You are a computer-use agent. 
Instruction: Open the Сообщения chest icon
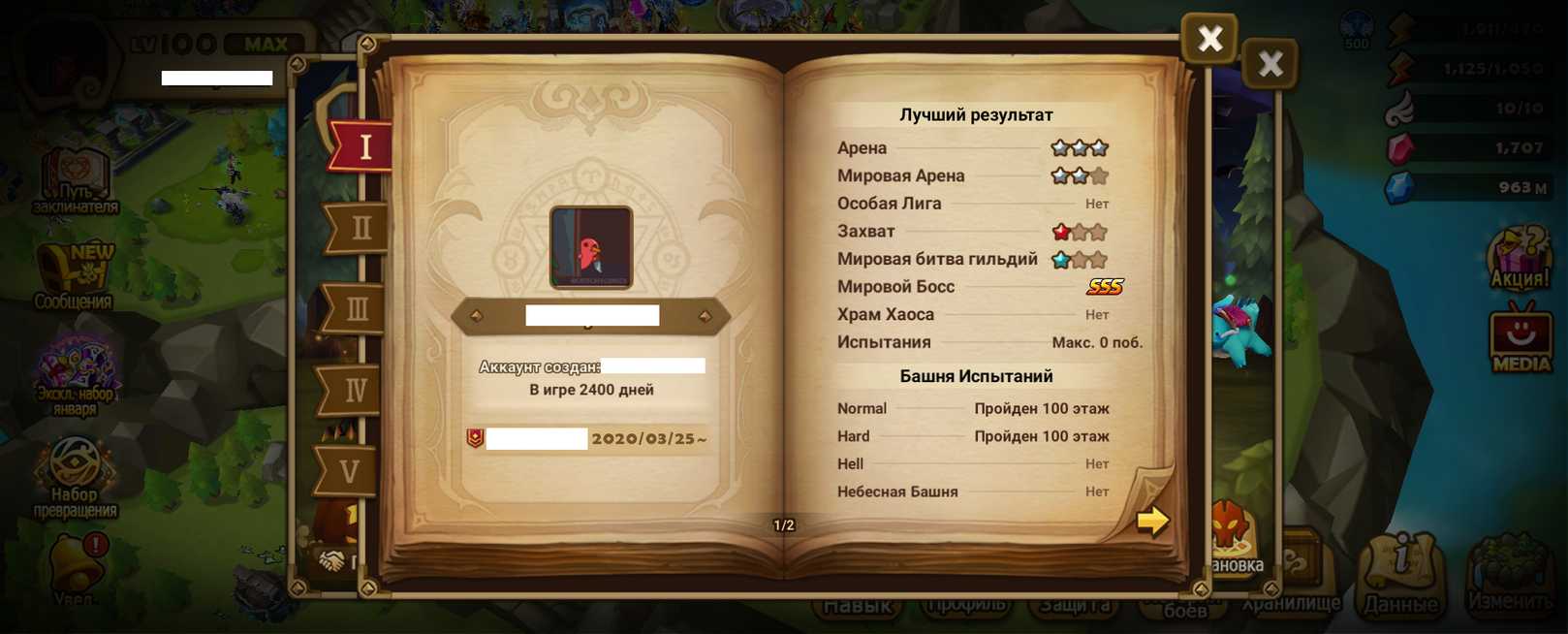point(76,275)
